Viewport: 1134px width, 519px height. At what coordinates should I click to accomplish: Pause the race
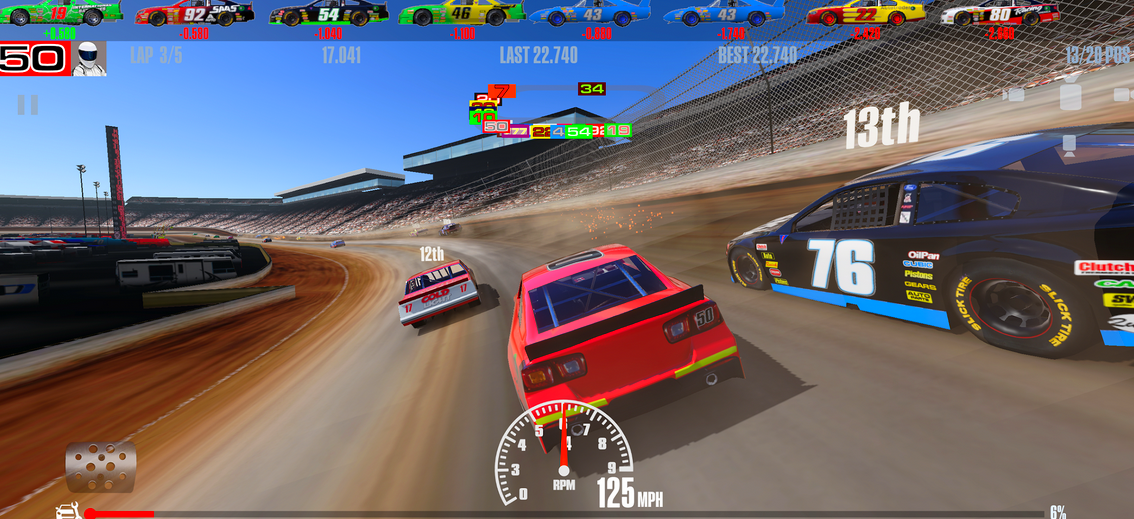(28, 104)
